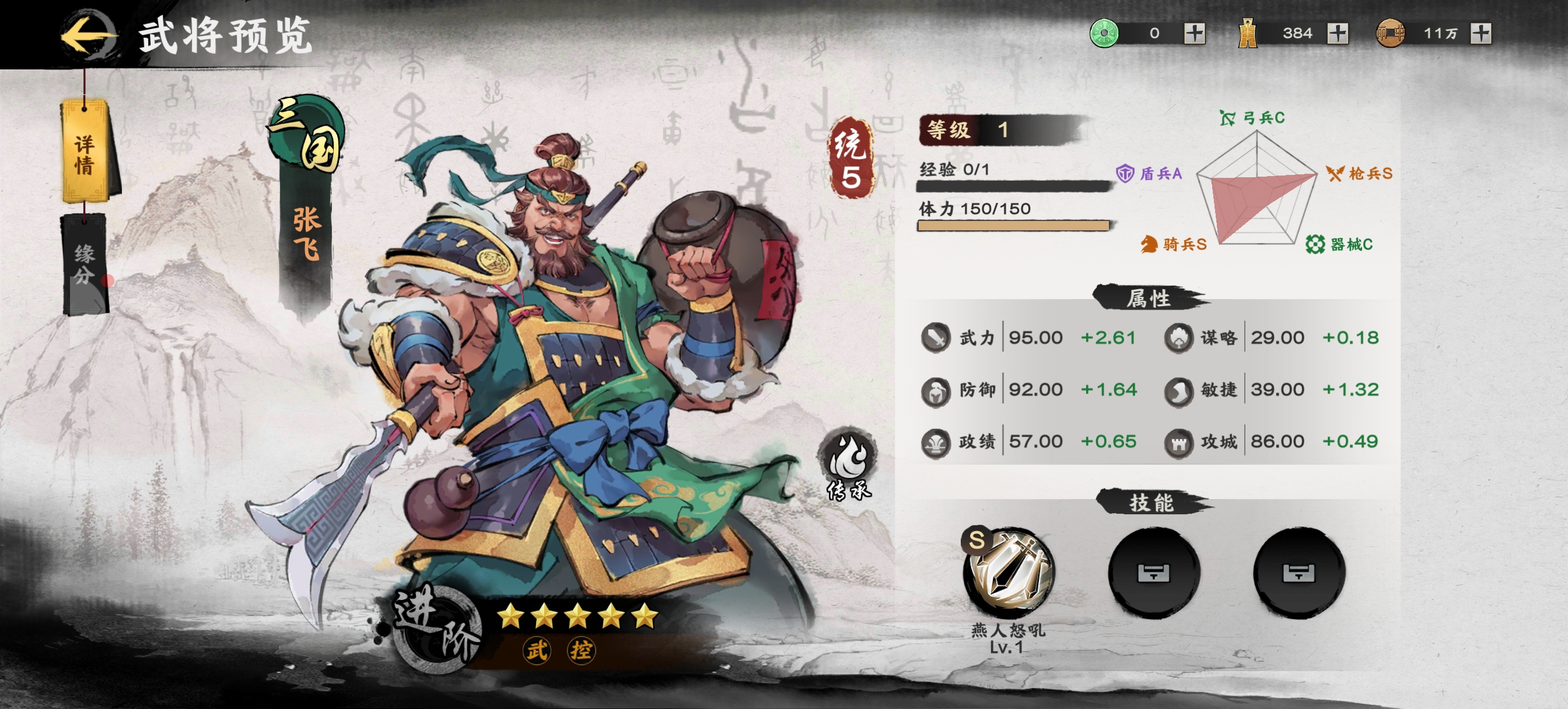Screen dimensions: 1568x709
Task: Show the 控 control tag
Action: tap(580, 650)
